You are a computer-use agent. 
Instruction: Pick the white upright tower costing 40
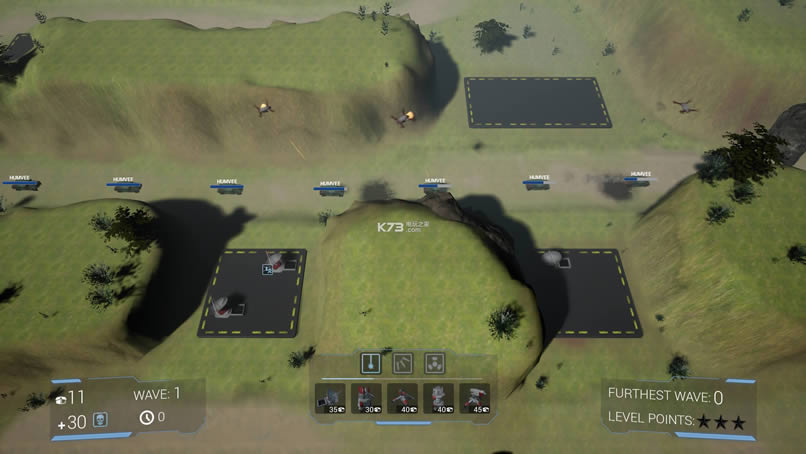pyautogui.click(x=438, y=399)
